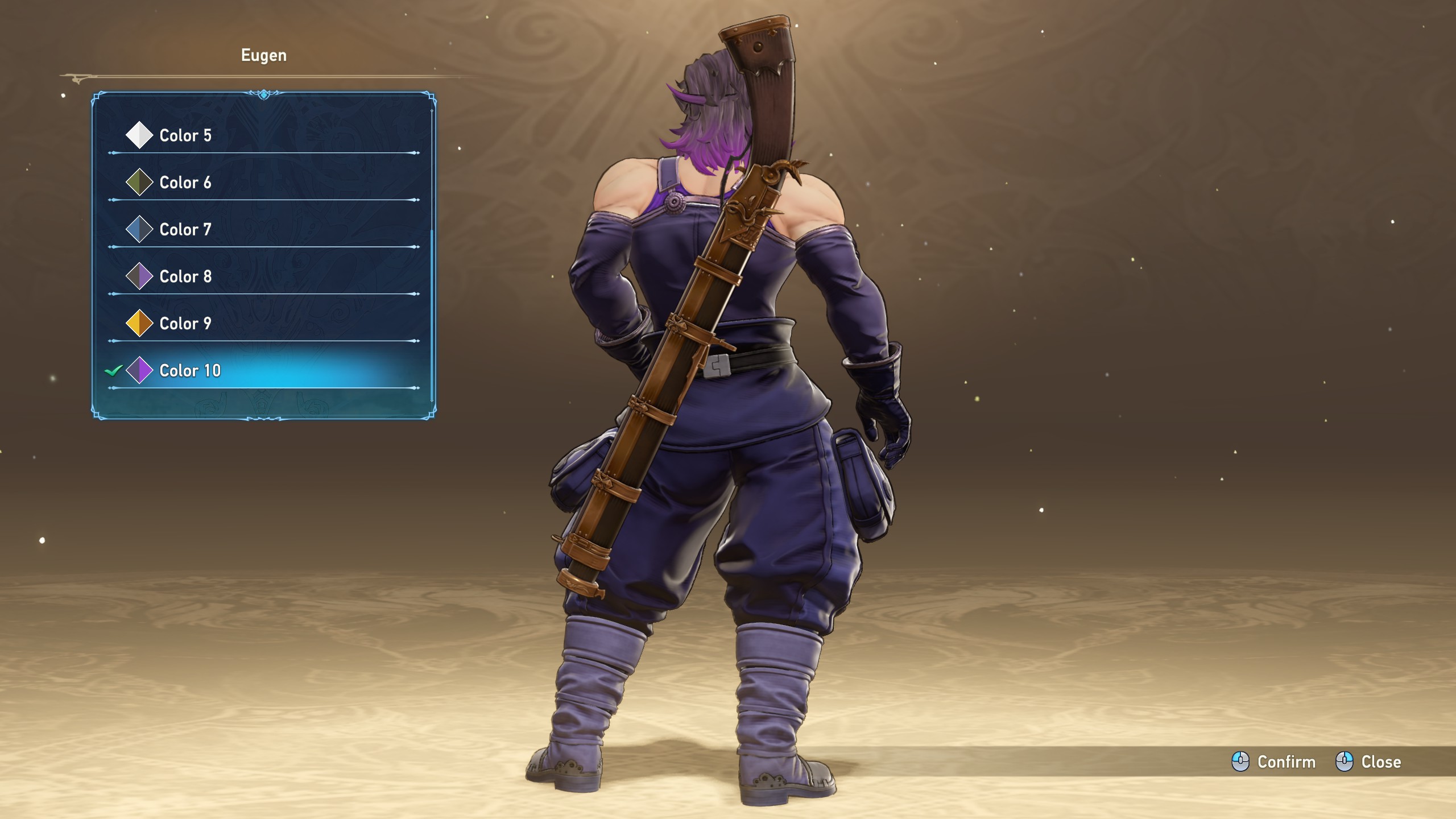The height and width of the screenshot is (819, 1456).
Task: Pick the Color 7 blue scheme
Action: 185,230
